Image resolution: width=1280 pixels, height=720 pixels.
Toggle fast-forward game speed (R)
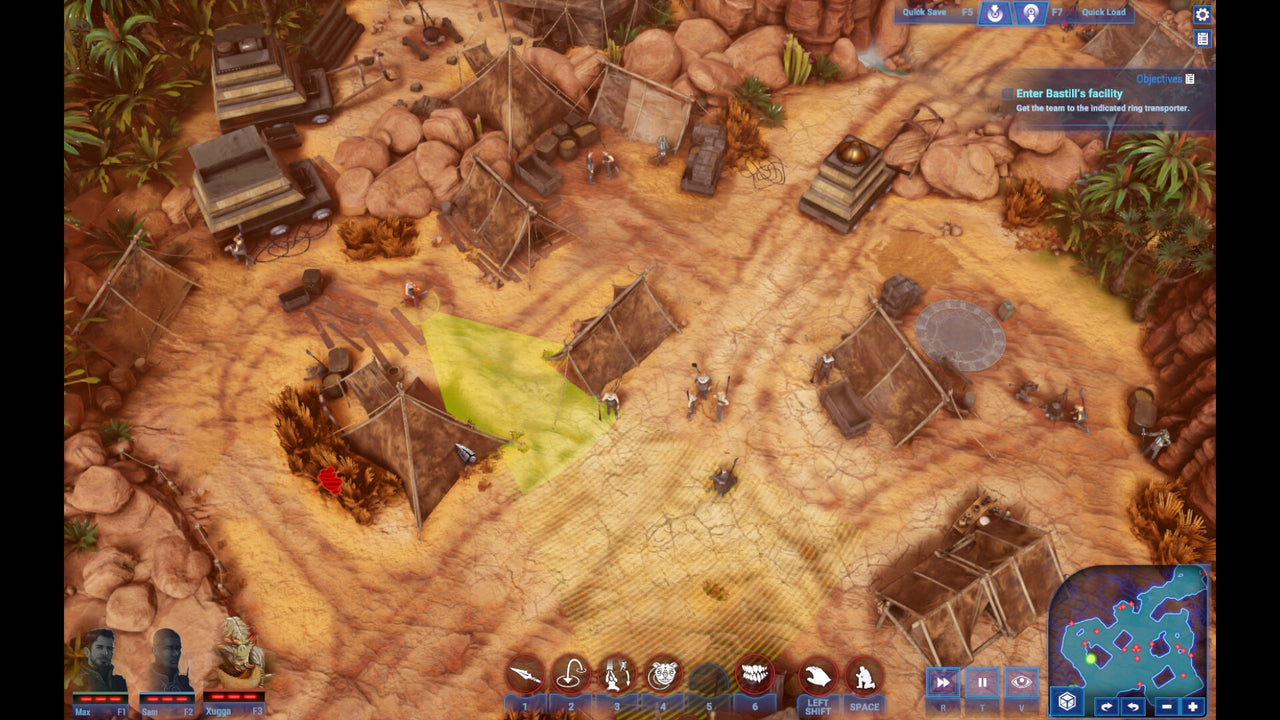pos(941,682)
